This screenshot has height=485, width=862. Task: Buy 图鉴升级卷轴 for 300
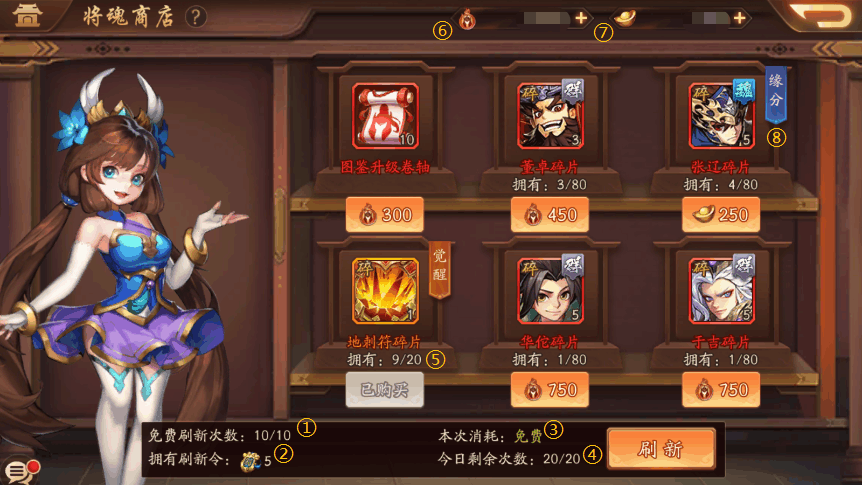(385, 215)
